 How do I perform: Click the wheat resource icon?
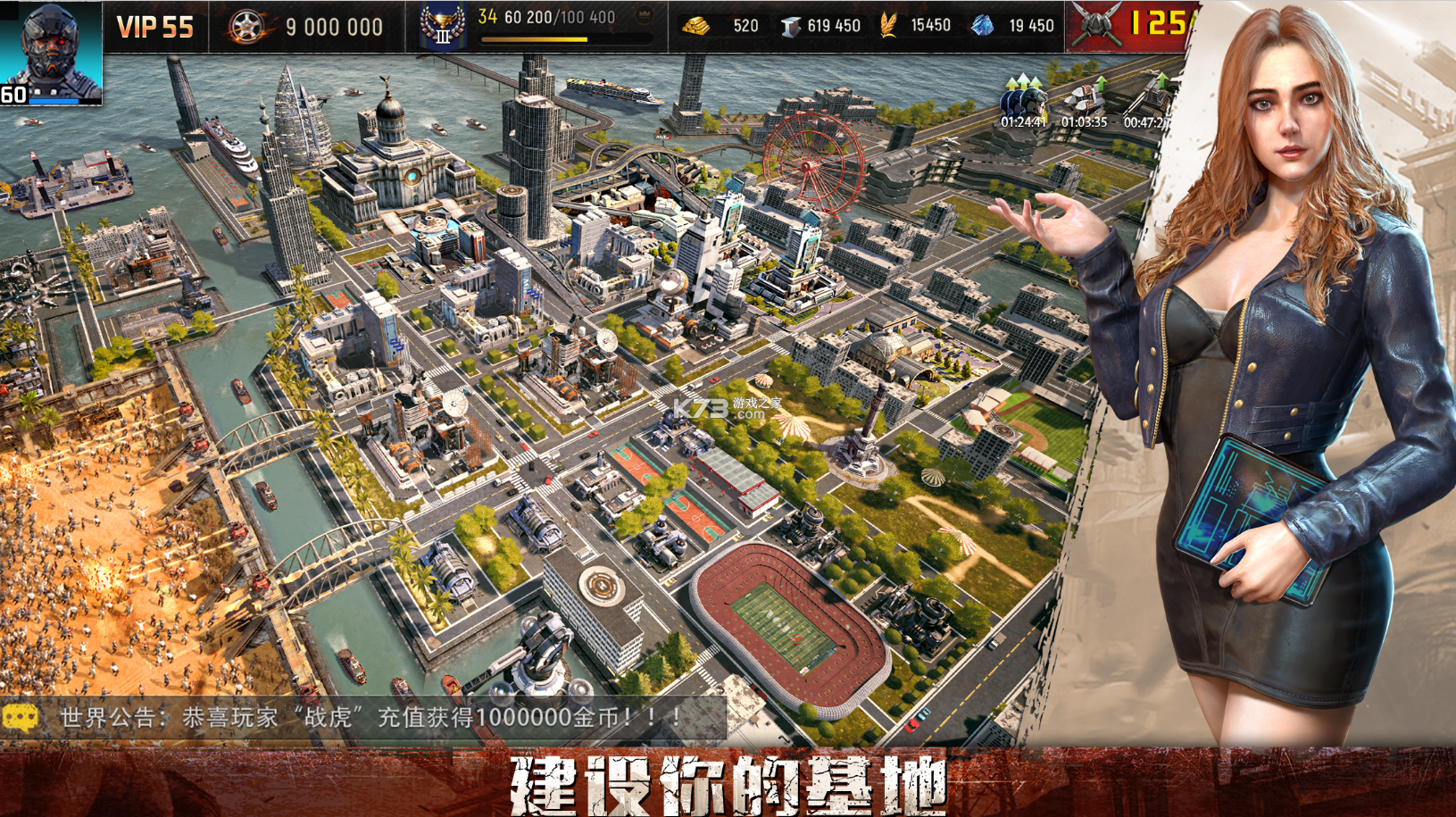pos(889,25)
